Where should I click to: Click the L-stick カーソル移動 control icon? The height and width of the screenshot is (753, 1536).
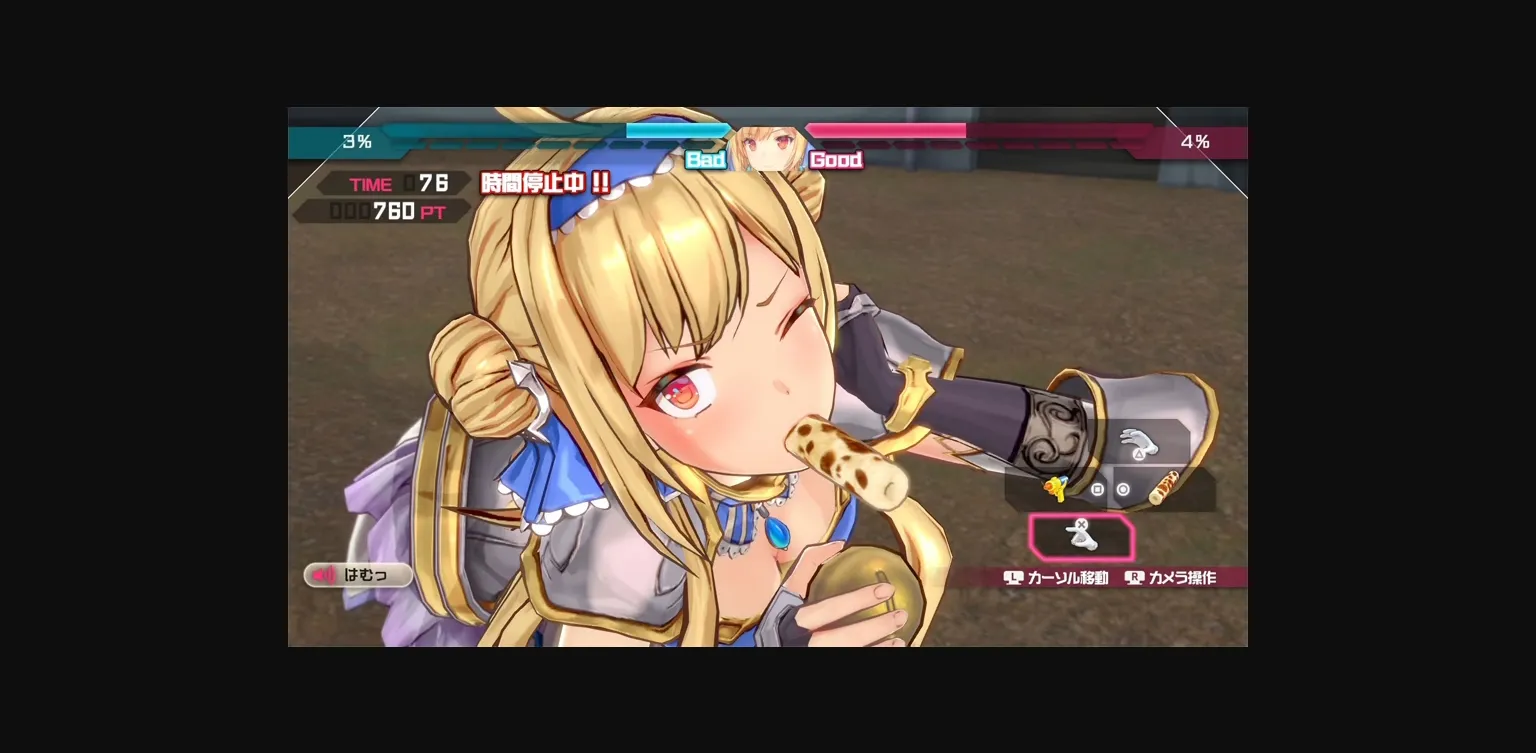(x=1013, y=577)
